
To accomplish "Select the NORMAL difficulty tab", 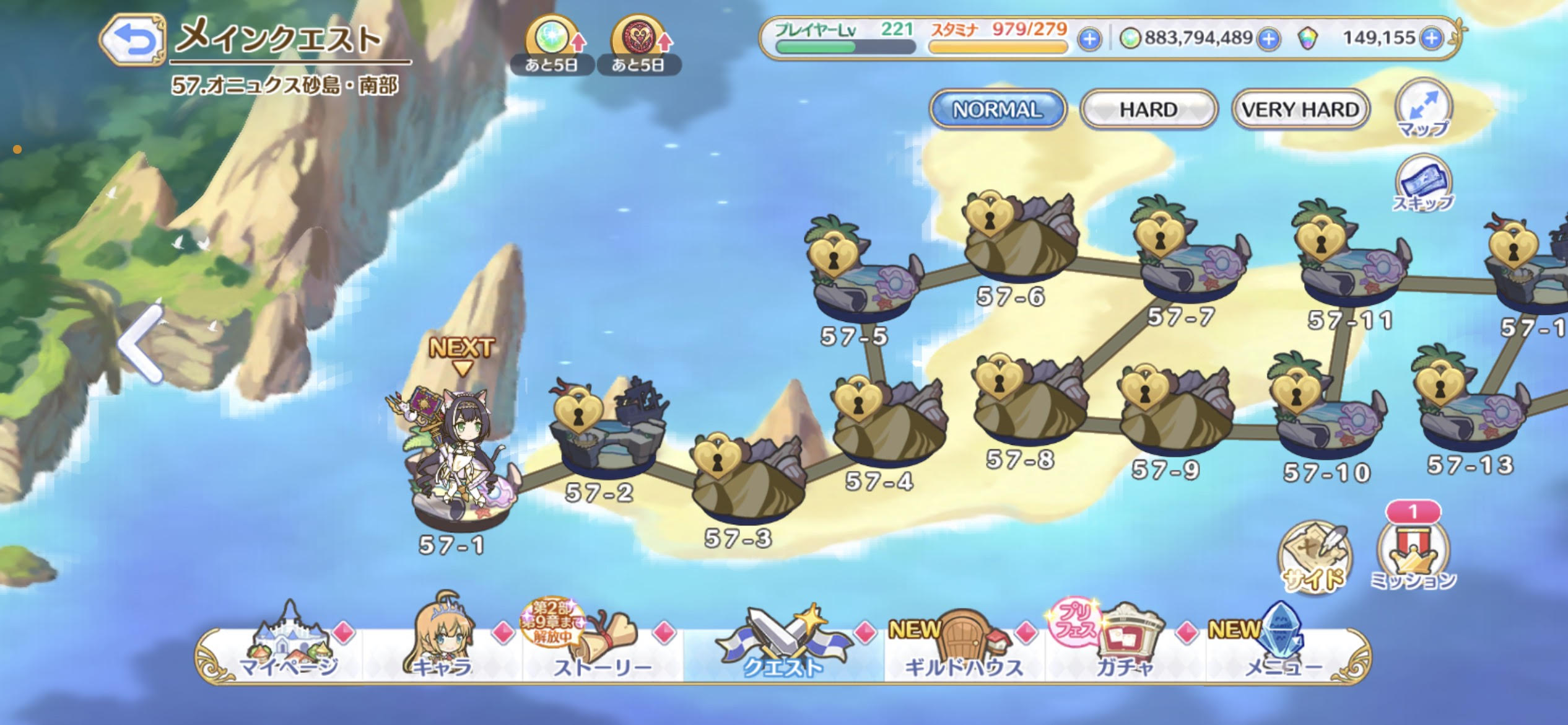I will 997,110.
